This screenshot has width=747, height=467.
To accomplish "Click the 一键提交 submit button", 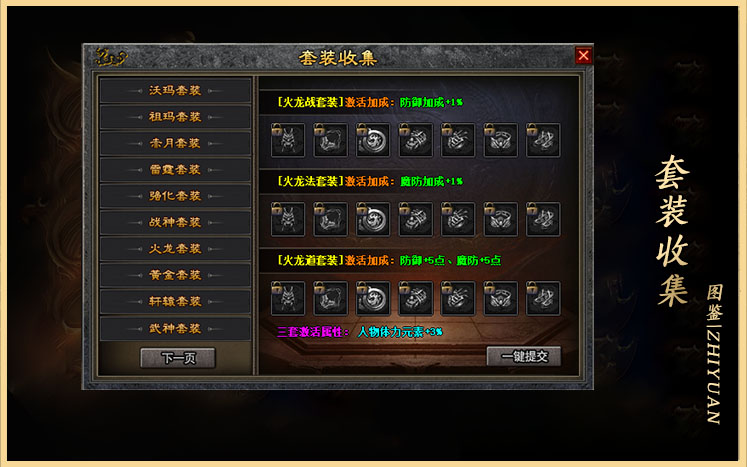I will (523, 356).
